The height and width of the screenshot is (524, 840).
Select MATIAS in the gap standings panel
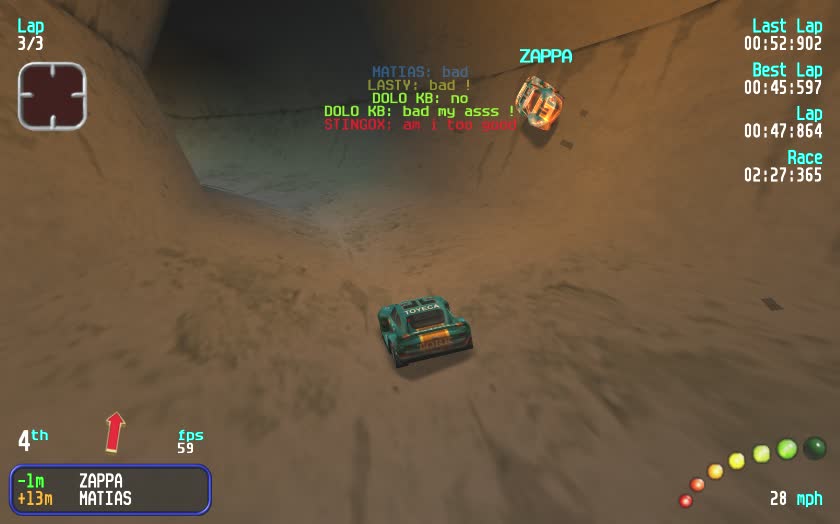[105, 498]
